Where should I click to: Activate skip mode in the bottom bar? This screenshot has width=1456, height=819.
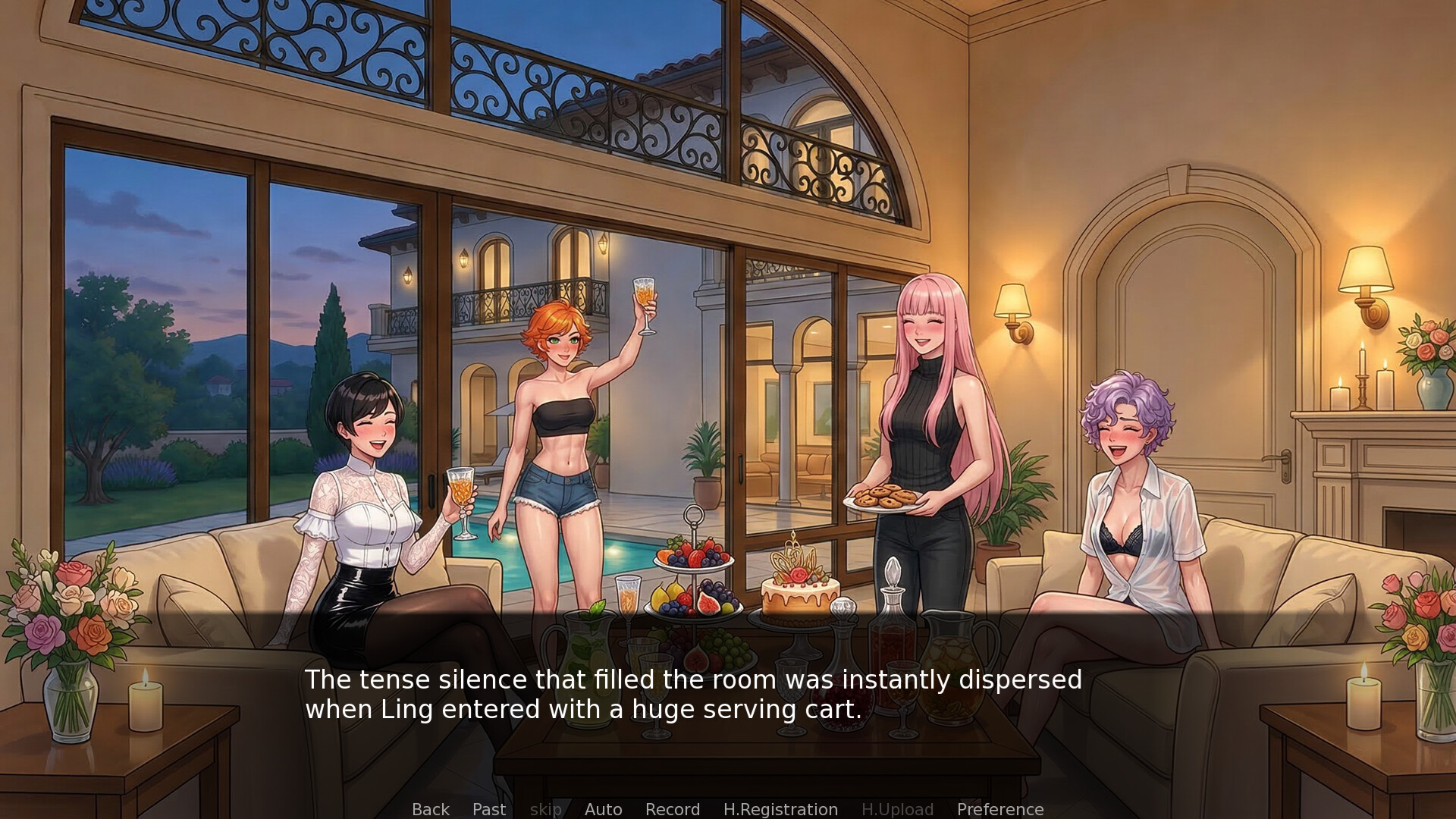coord(546,809)
